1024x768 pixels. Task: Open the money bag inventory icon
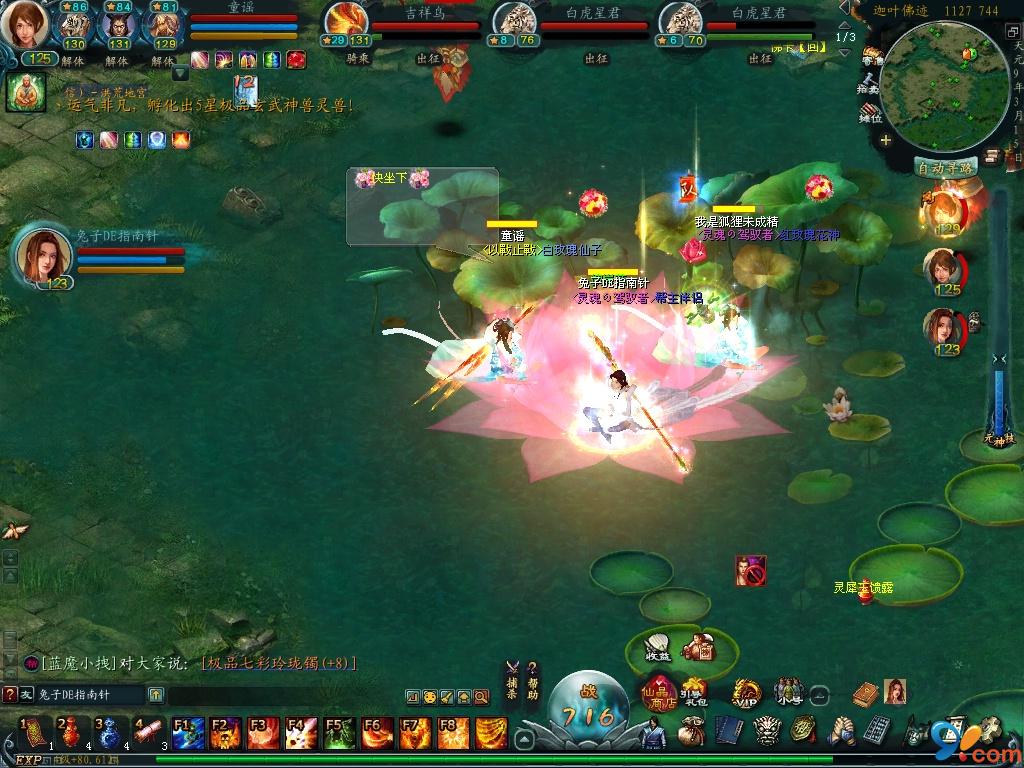tap(689, 732)
